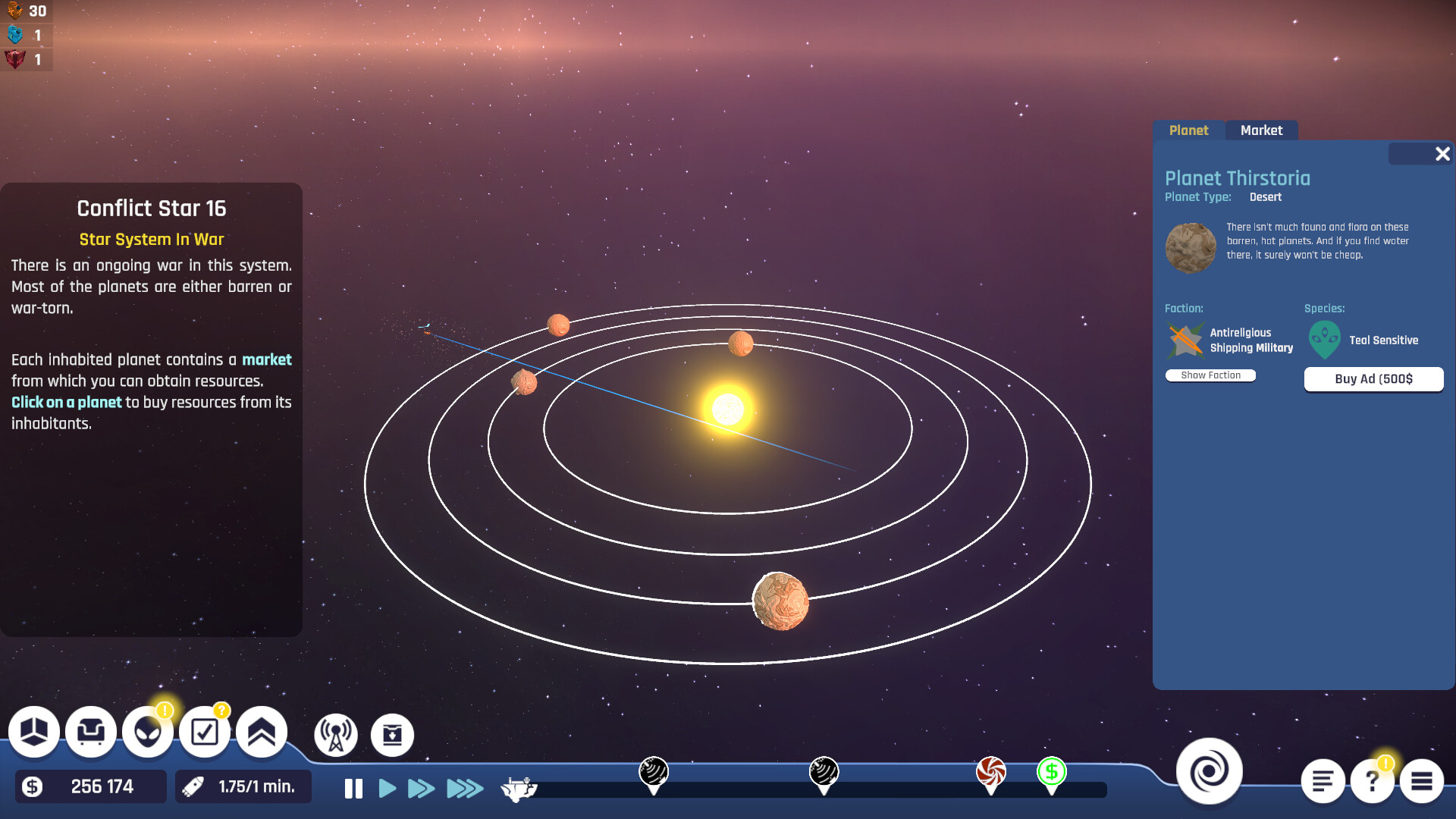Viewport: 1456px width, 819px height.
Task: Click the Show Faction button
Action: [1210, 375]
